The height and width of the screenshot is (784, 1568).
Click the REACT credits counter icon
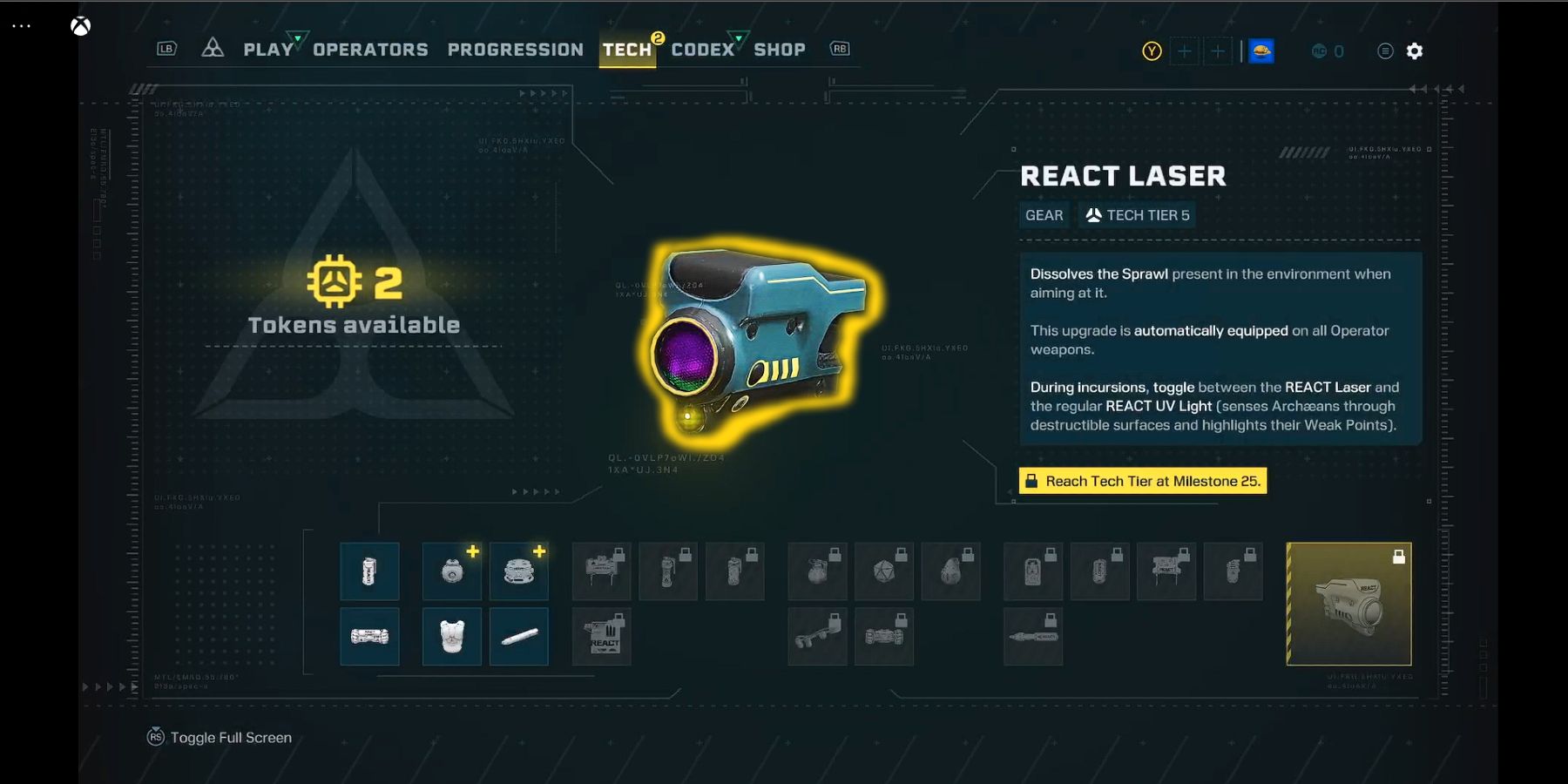pos(1318,51)
